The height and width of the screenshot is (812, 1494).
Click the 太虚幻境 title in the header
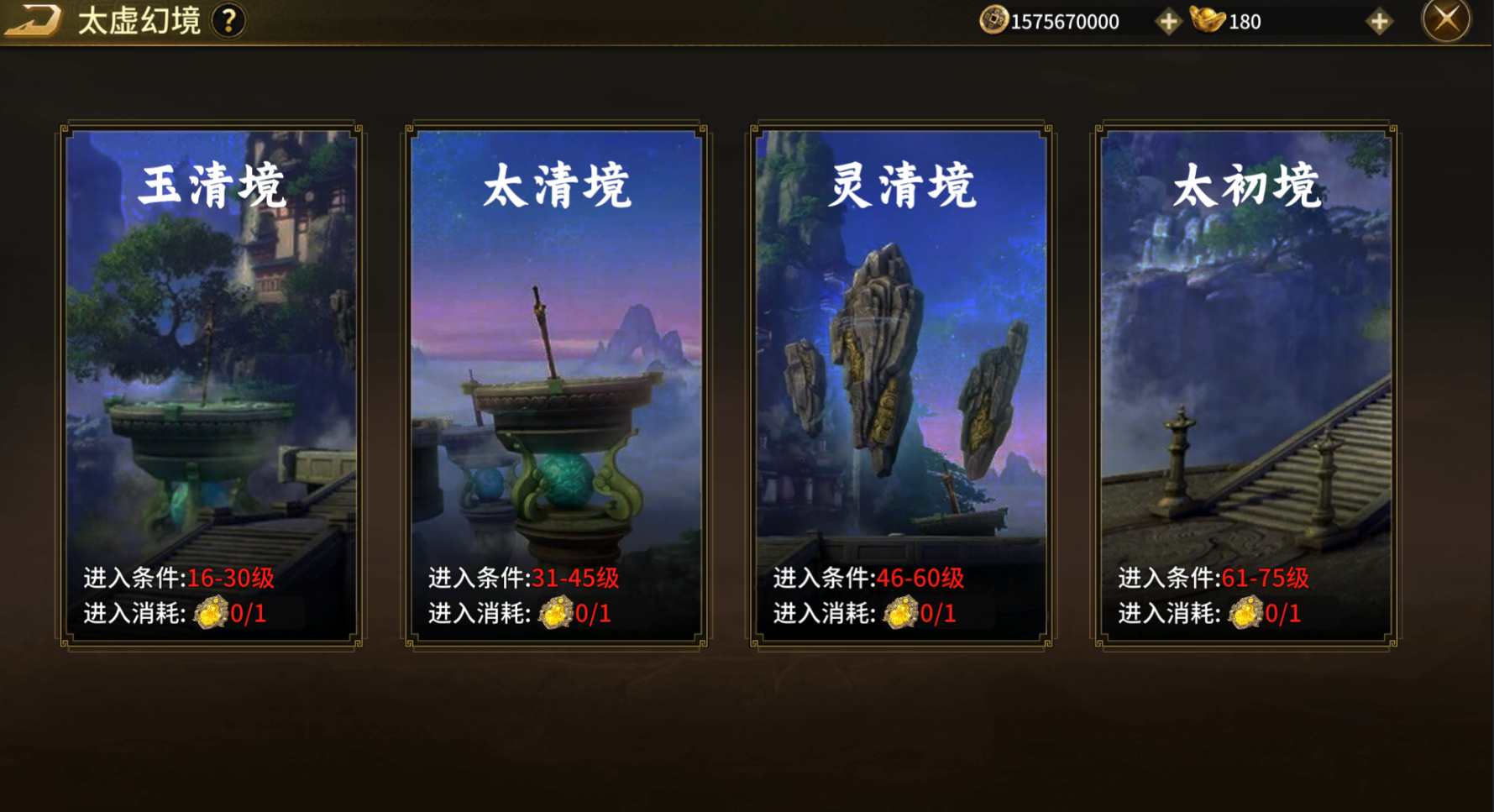click(140, 18)
